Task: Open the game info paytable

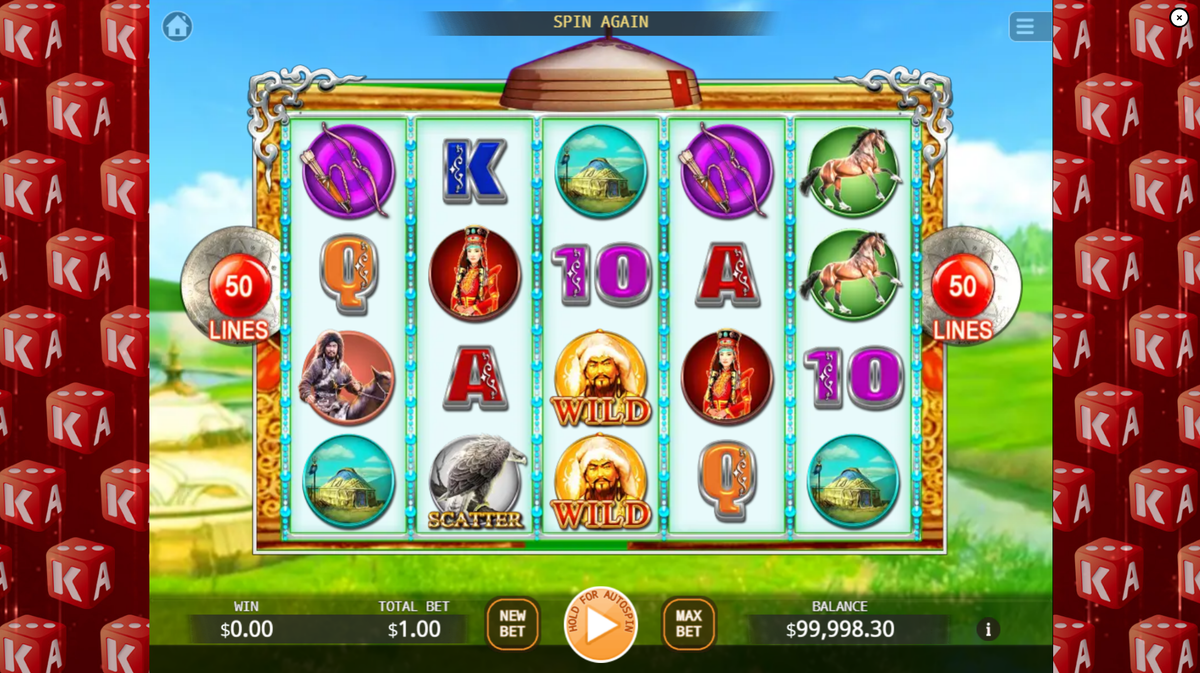Action: pos(988,629)
